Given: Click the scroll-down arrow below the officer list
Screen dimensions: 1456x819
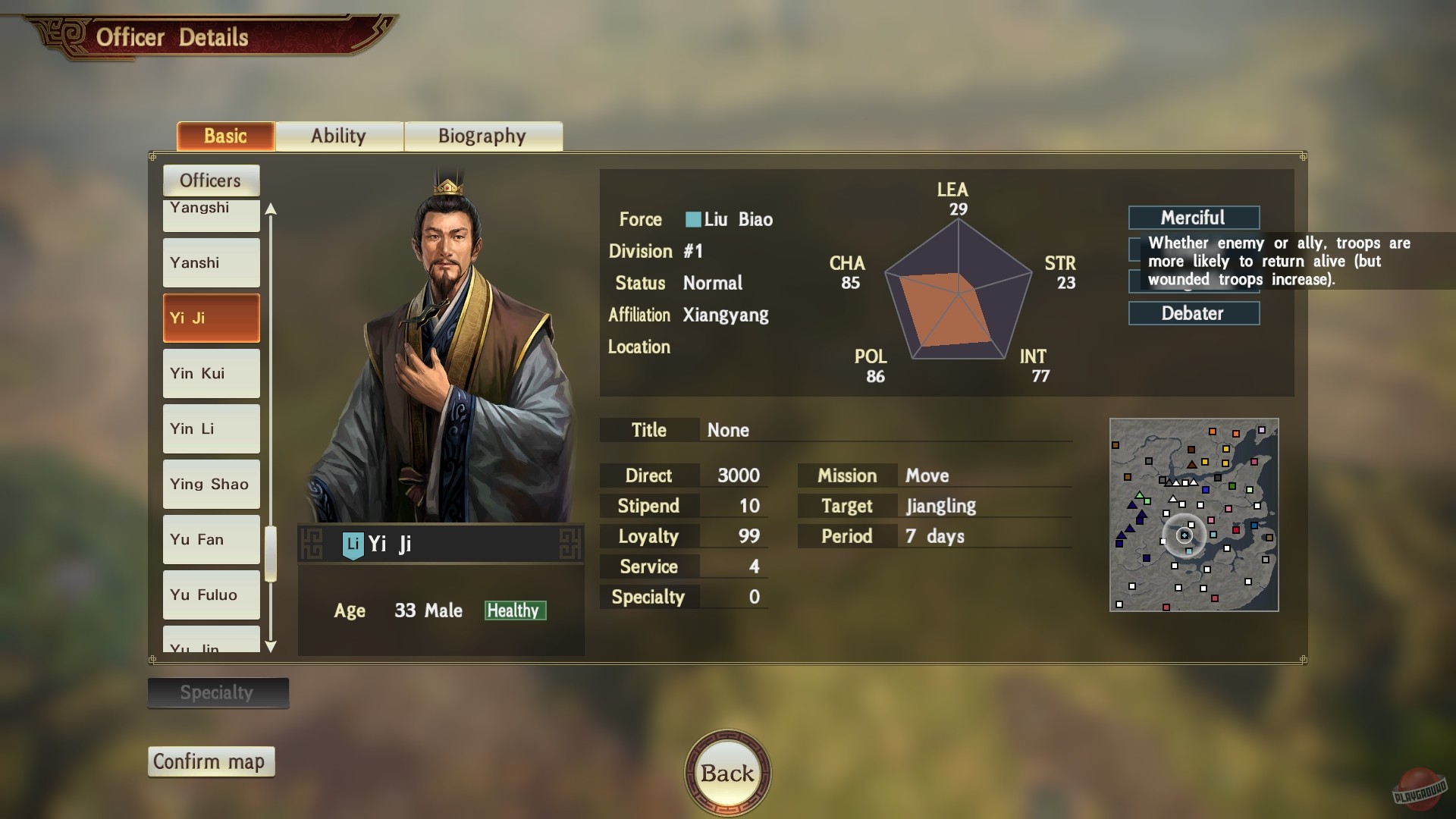Looking at the screenshot, I should pyautogui.click(x=270, y=647).
